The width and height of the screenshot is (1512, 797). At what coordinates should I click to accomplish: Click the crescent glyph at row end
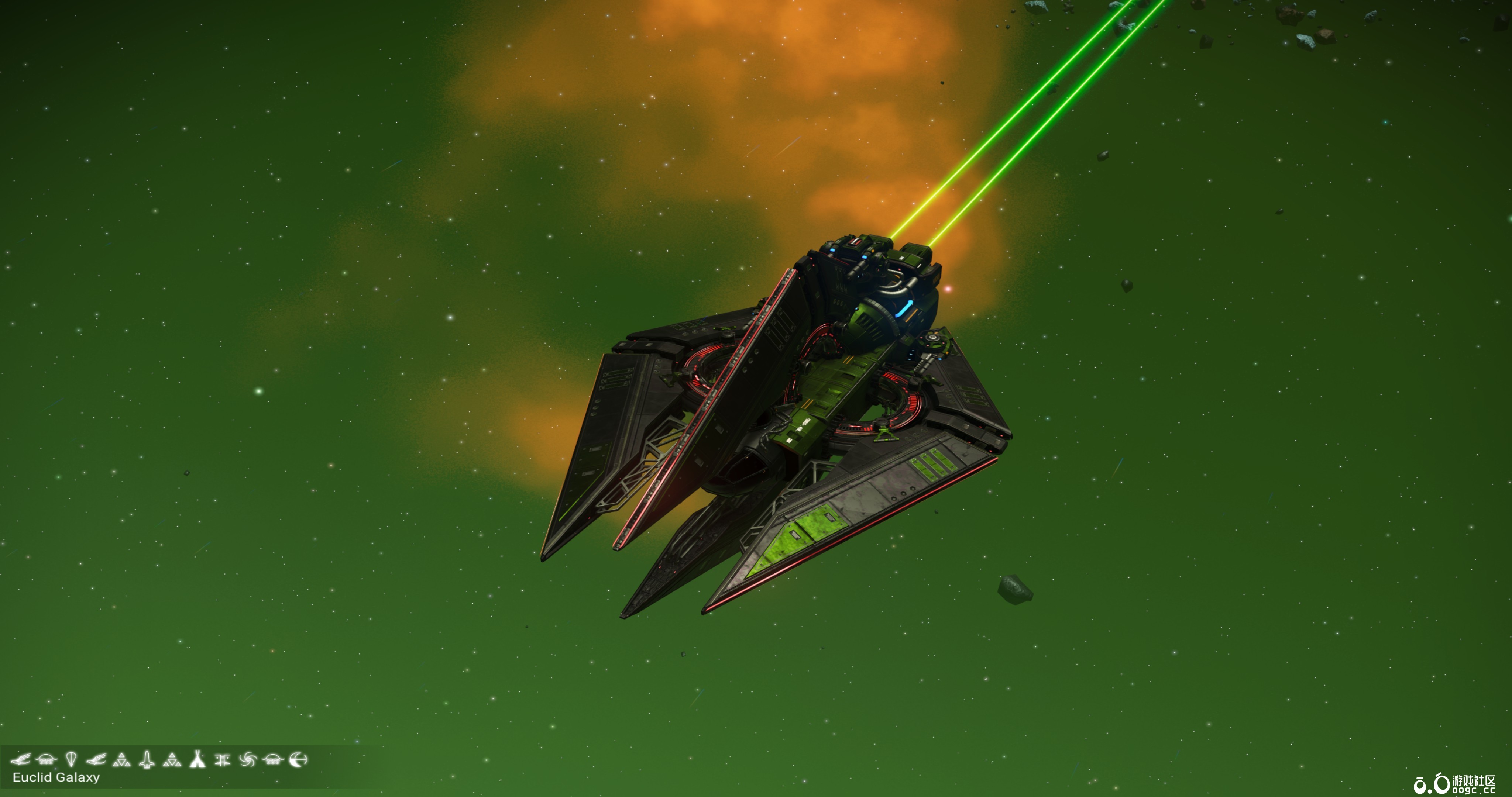(x=299, y=759)
